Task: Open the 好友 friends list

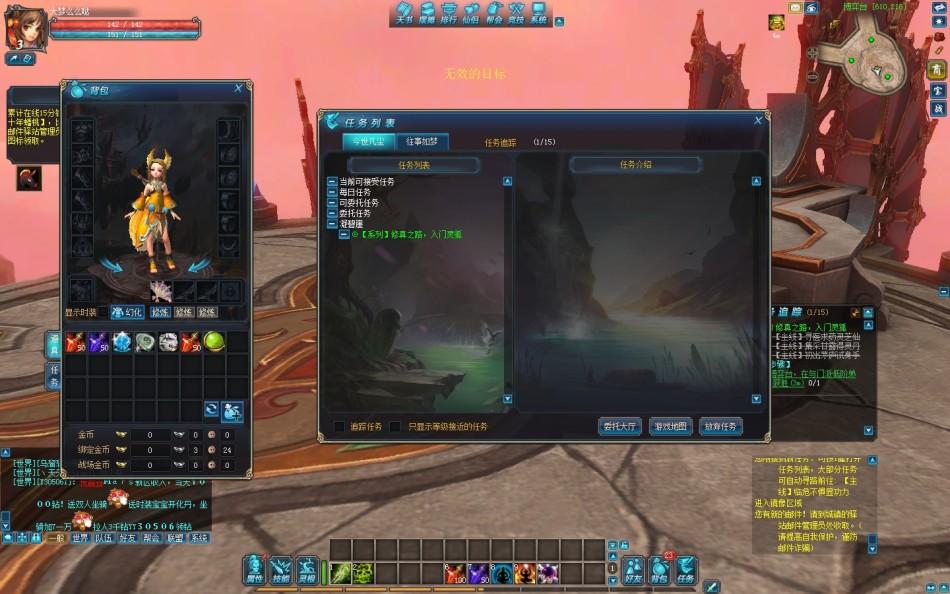Action: tap(633, 570)
